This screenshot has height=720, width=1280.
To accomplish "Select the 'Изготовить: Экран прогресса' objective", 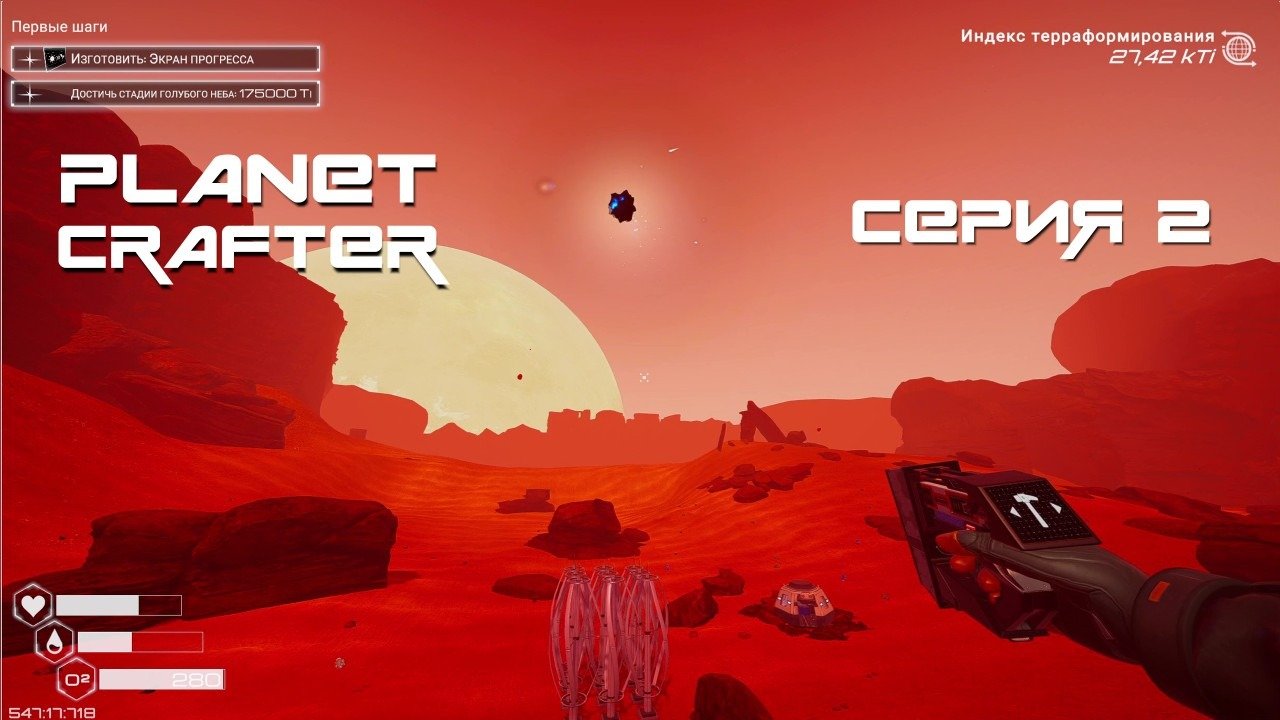I will 165,59.
